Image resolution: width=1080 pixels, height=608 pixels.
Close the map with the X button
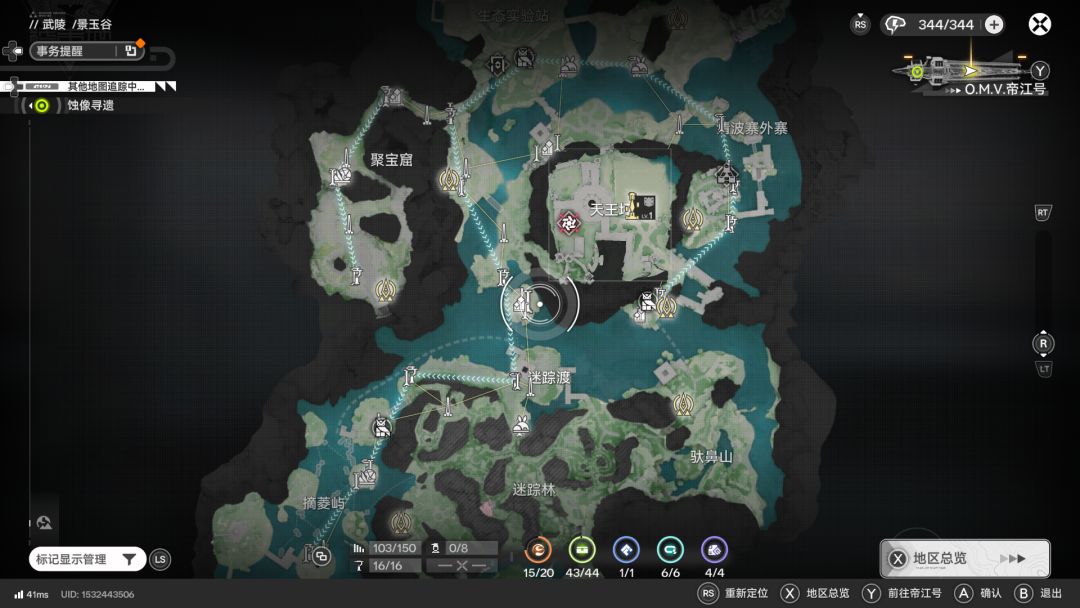1040,24
